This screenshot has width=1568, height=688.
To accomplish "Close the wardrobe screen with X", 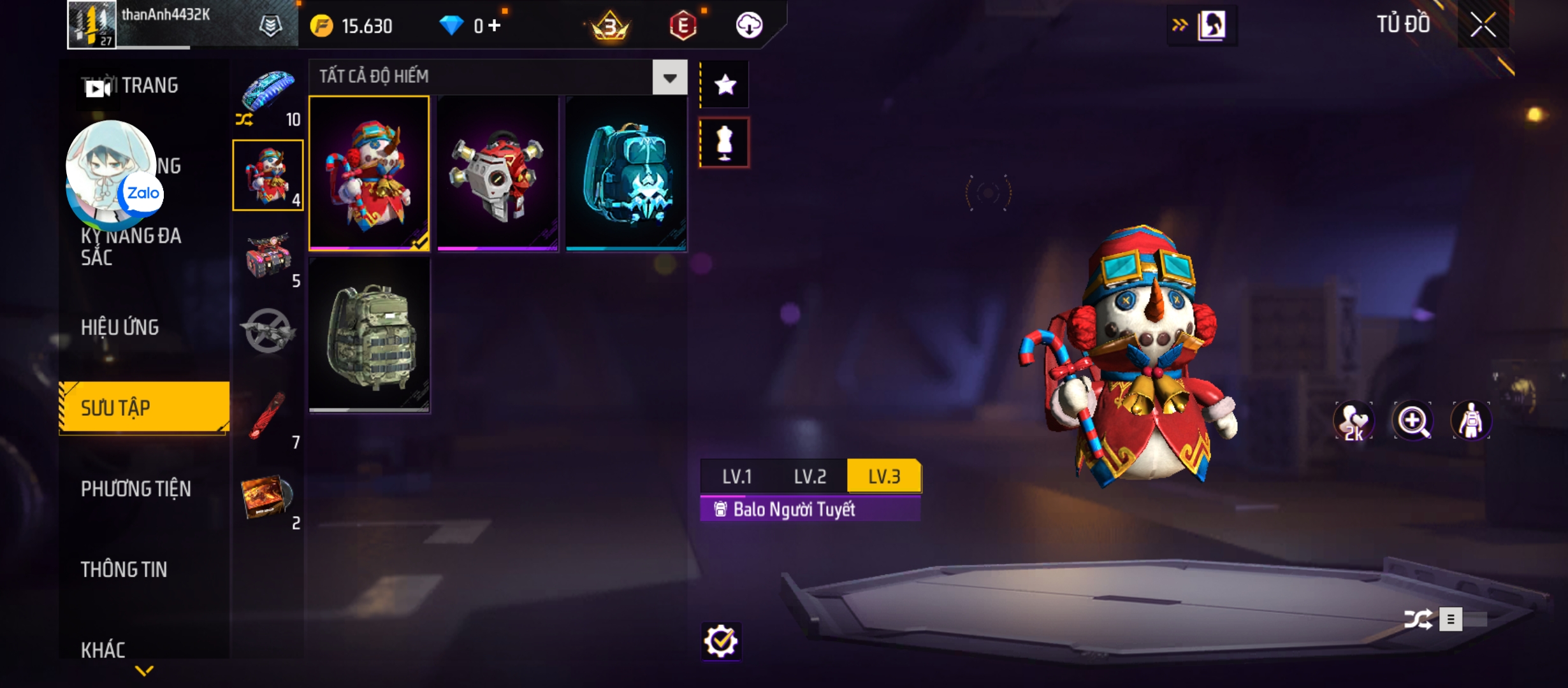I will point(1483,25).
